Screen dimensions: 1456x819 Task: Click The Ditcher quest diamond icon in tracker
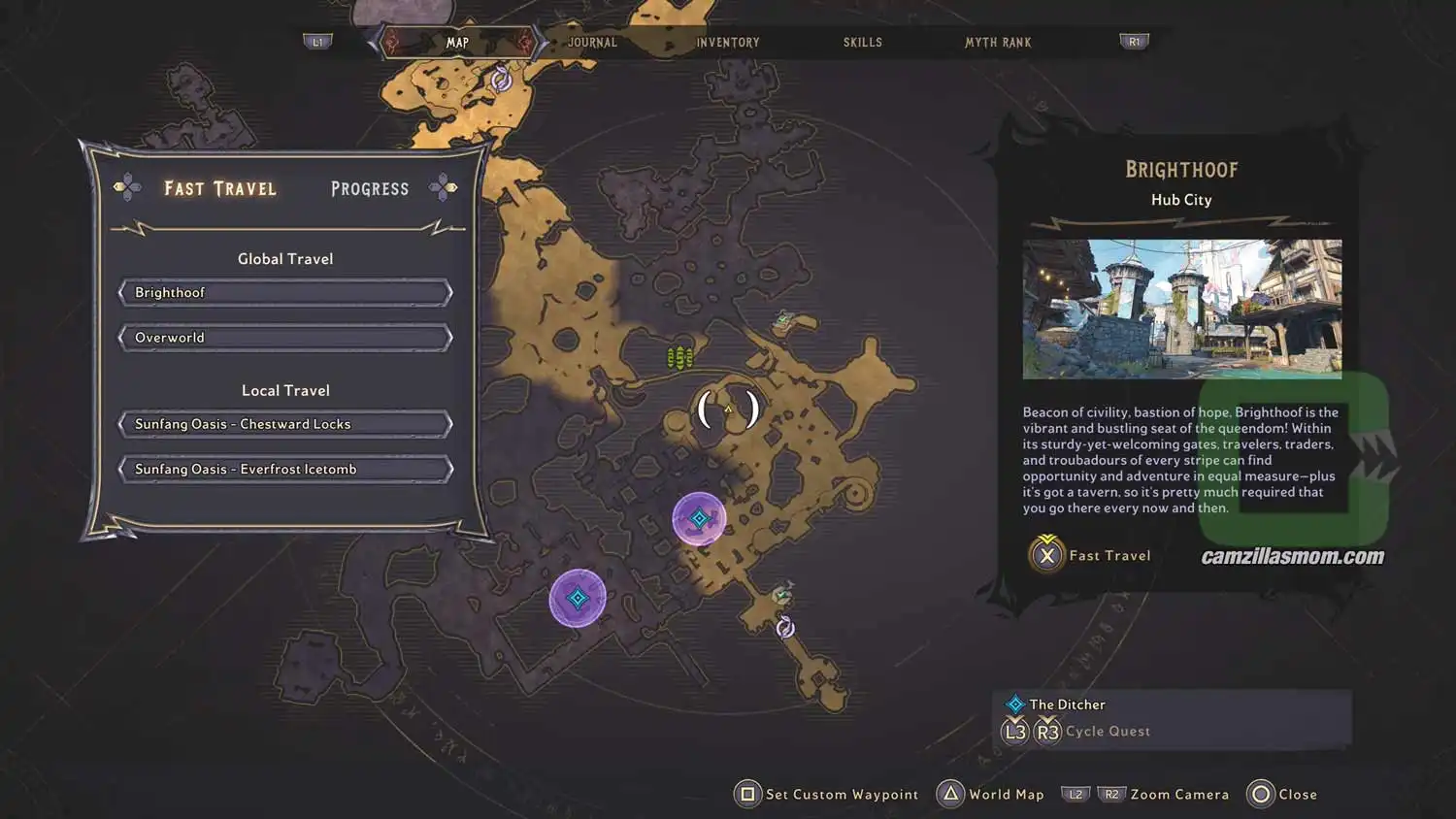click(x=1015, y=704)
